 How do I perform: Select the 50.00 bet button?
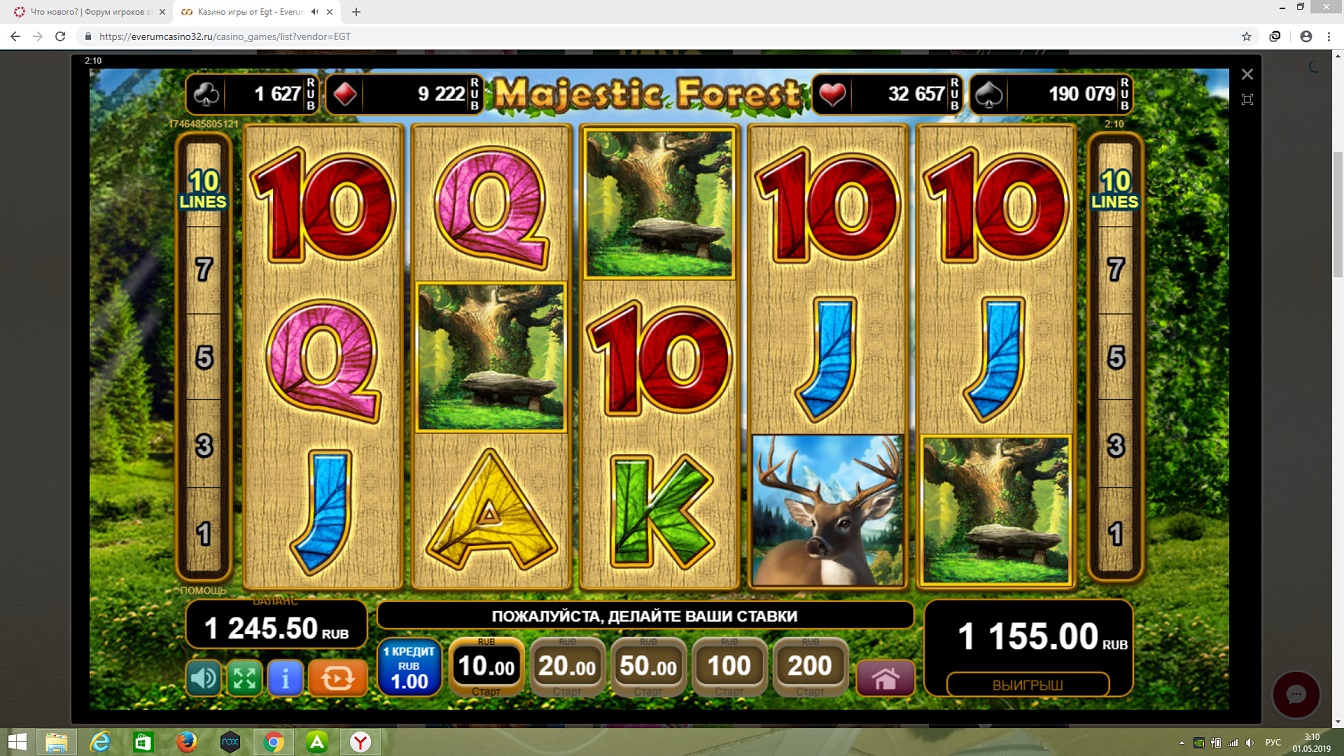click(648, 666)
